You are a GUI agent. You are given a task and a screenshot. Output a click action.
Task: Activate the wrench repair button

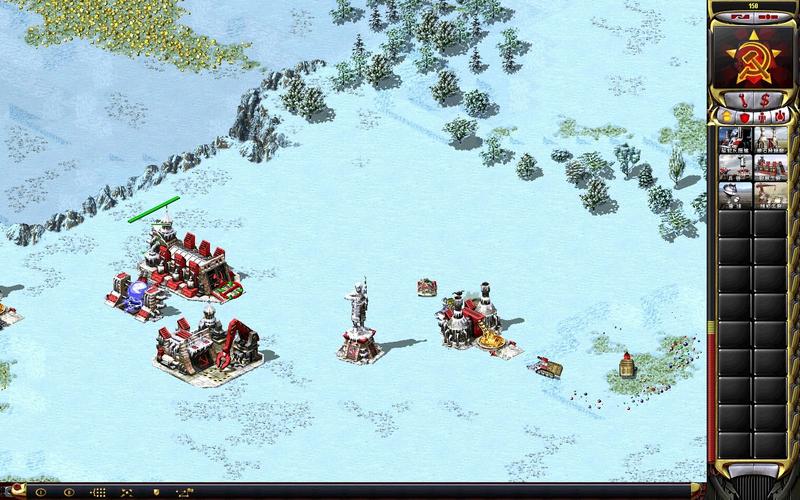click(x=743, y=99)
